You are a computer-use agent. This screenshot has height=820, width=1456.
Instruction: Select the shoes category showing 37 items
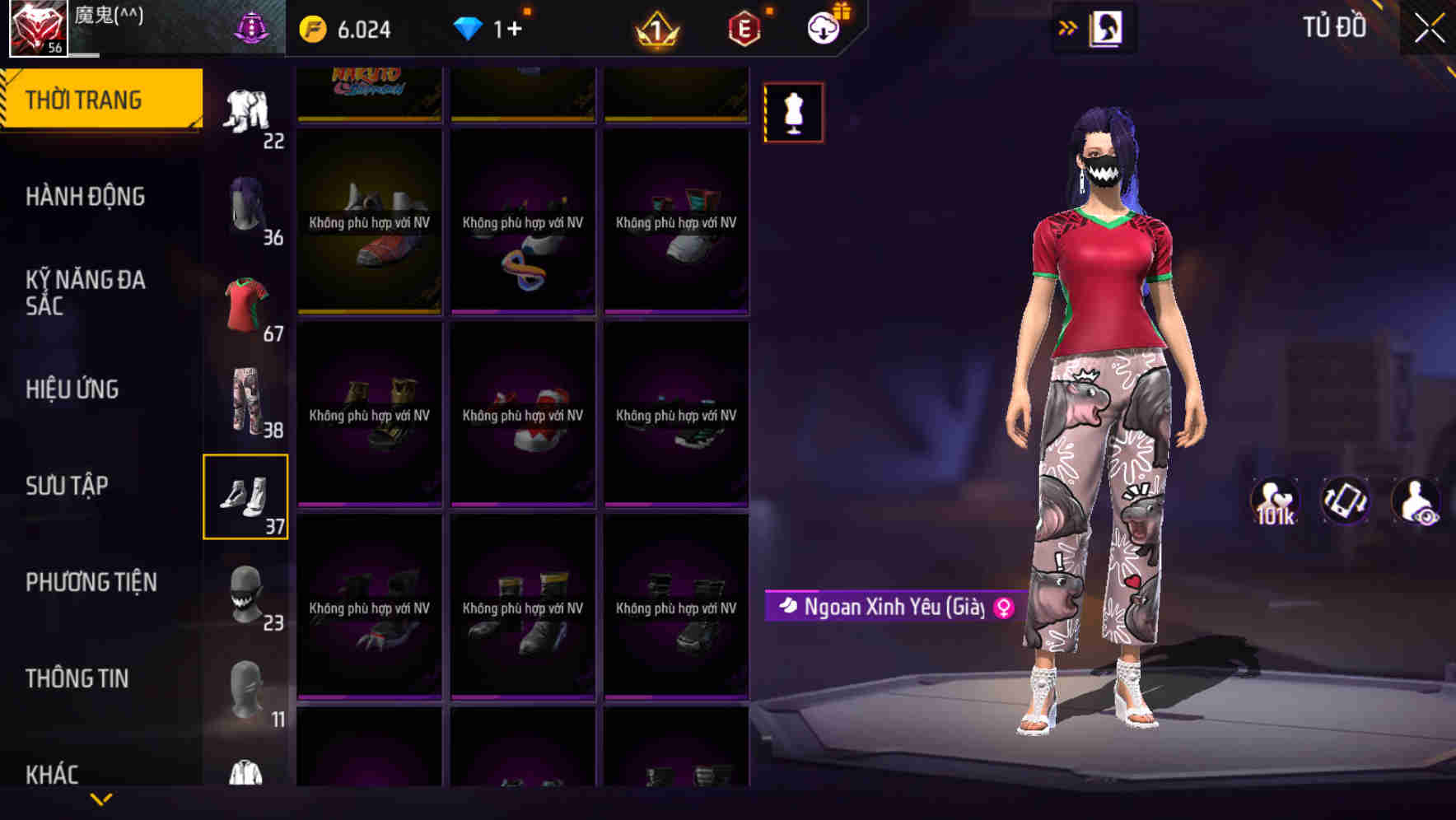click(x=245, y=494)
